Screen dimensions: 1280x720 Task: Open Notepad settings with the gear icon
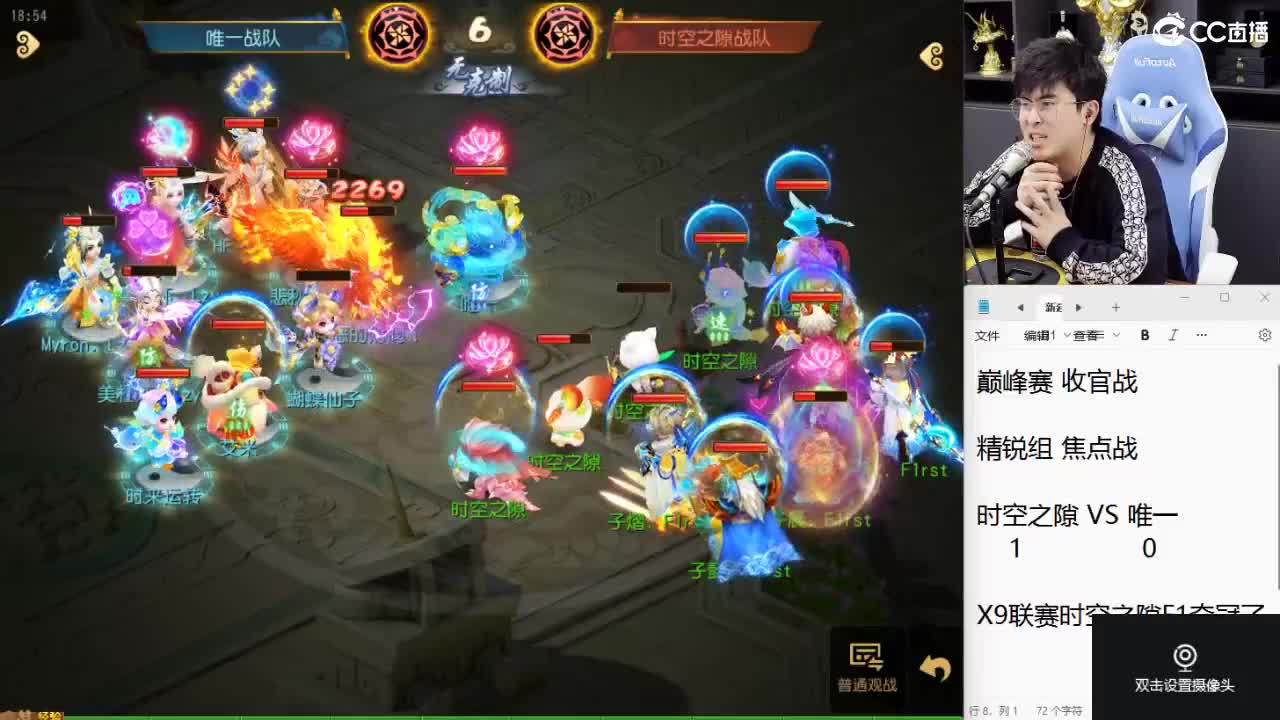click(x=1264, y=335)
